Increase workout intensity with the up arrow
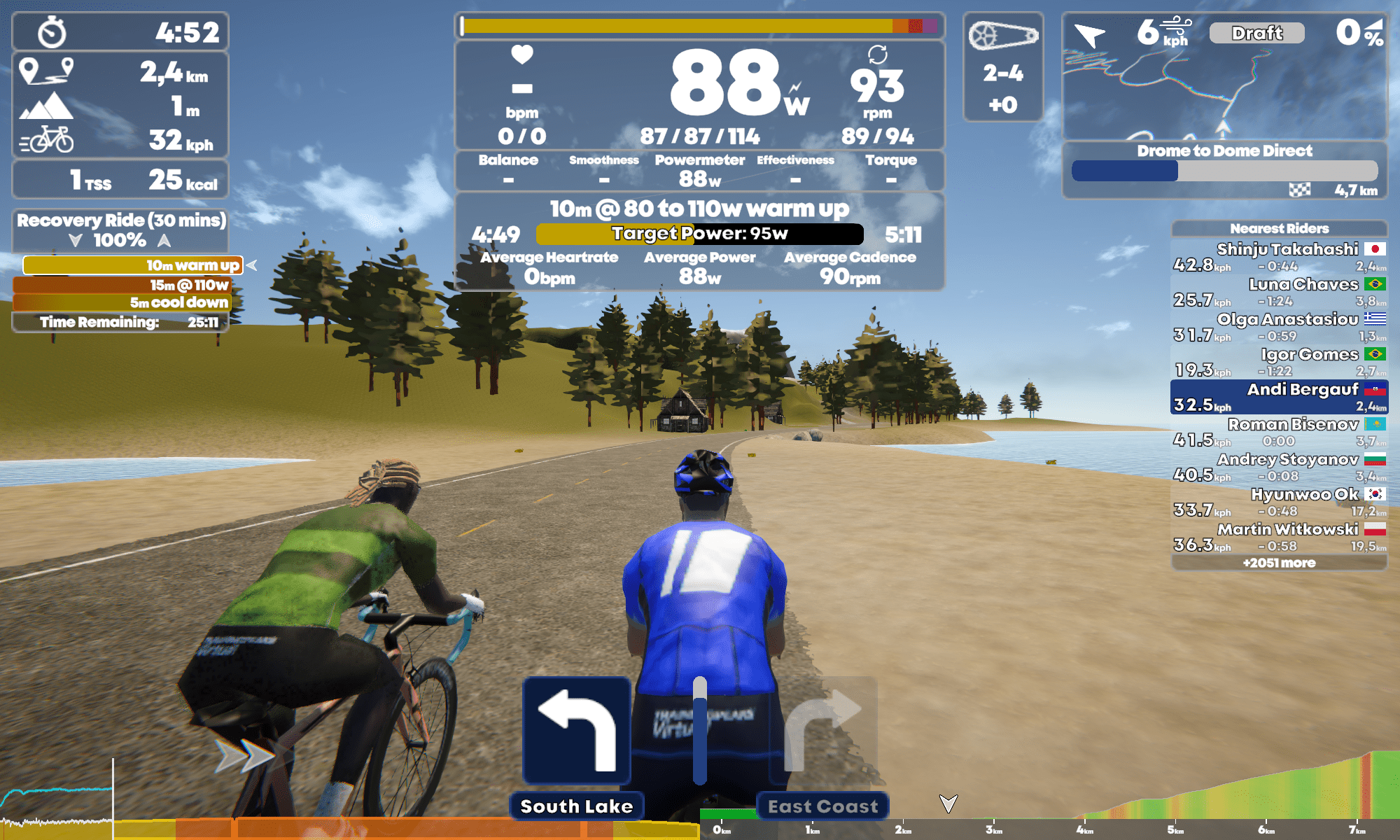This screenshot has width=1400, height=840. tap(164, 241)
